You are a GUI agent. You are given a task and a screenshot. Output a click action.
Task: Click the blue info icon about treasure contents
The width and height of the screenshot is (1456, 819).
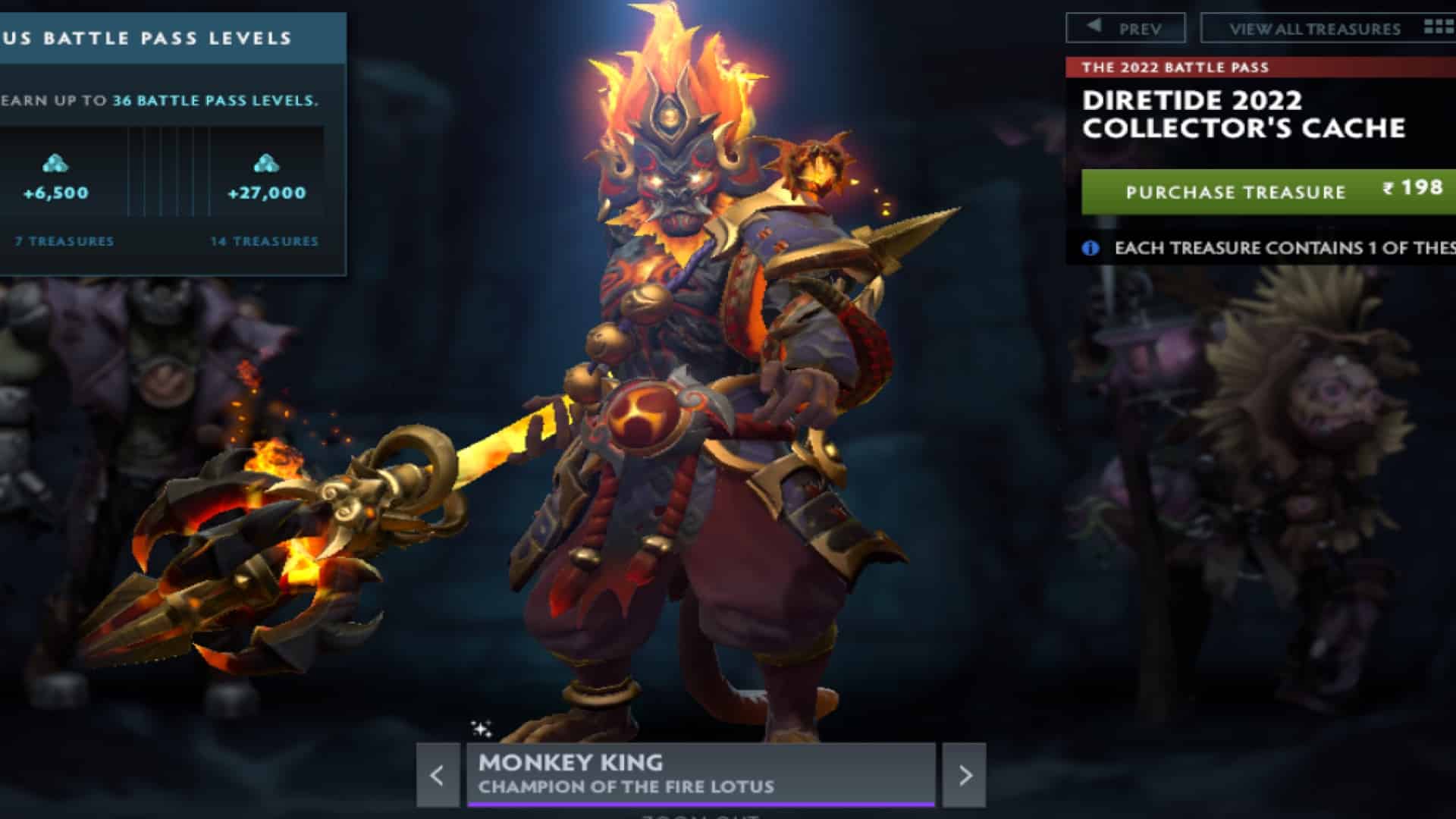1090,246
